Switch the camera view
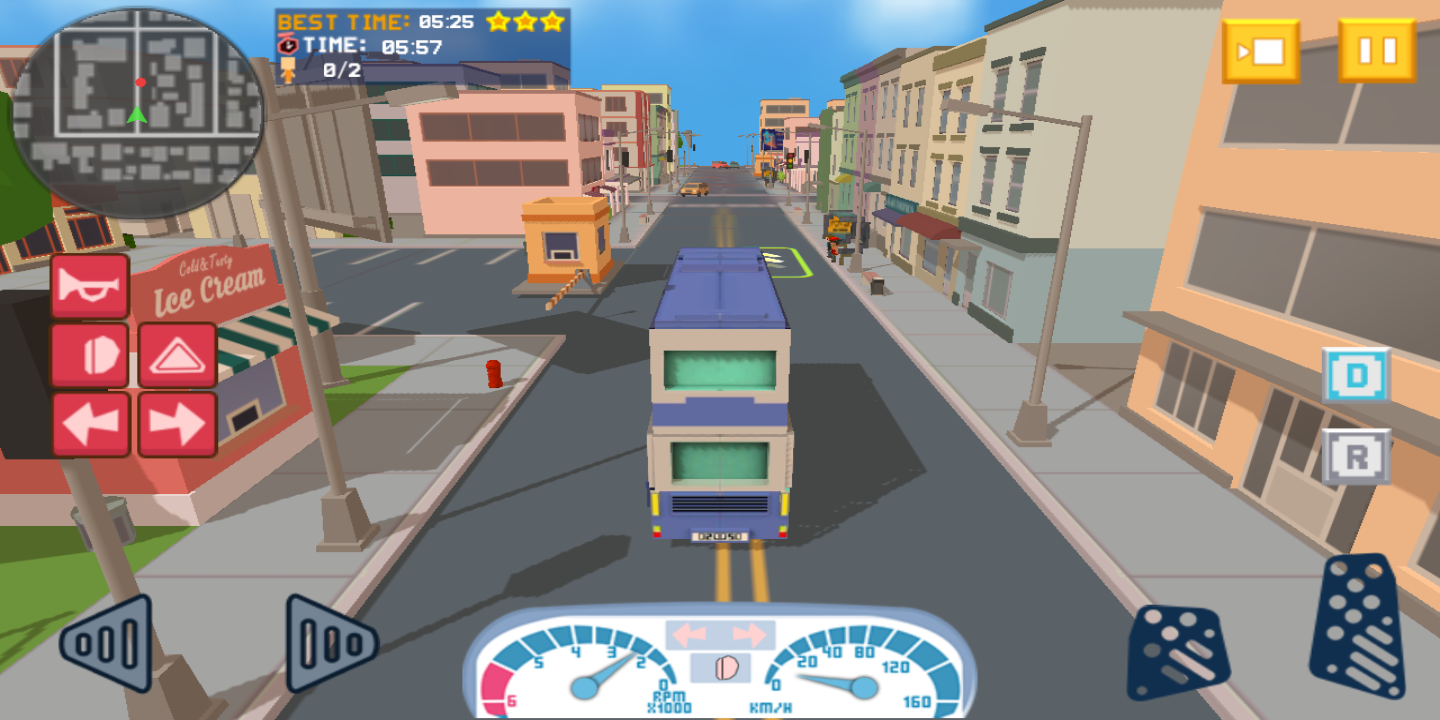Image resolution: width=1440 pixels, height=720 pixels. pos(1261,50)
